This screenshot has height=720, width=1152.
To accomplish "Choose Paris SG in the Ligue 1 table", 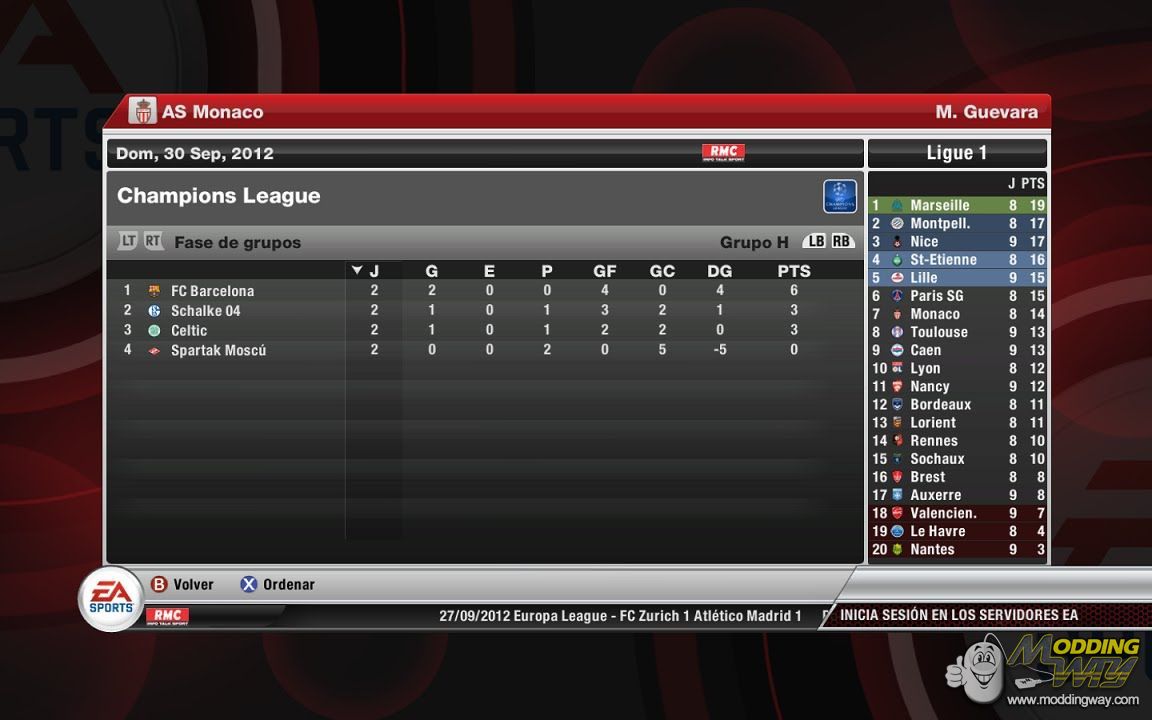I will (x=936, y=296).
